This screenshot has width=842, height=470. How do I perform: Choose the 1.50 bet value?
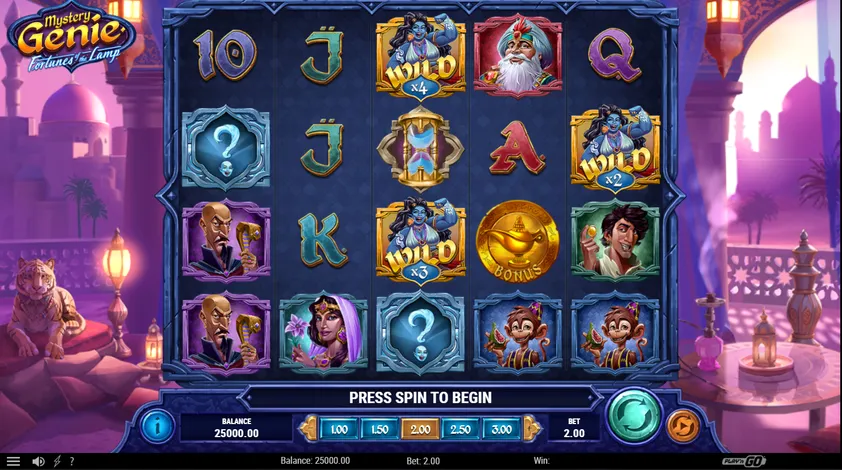(x=379, y=428)
